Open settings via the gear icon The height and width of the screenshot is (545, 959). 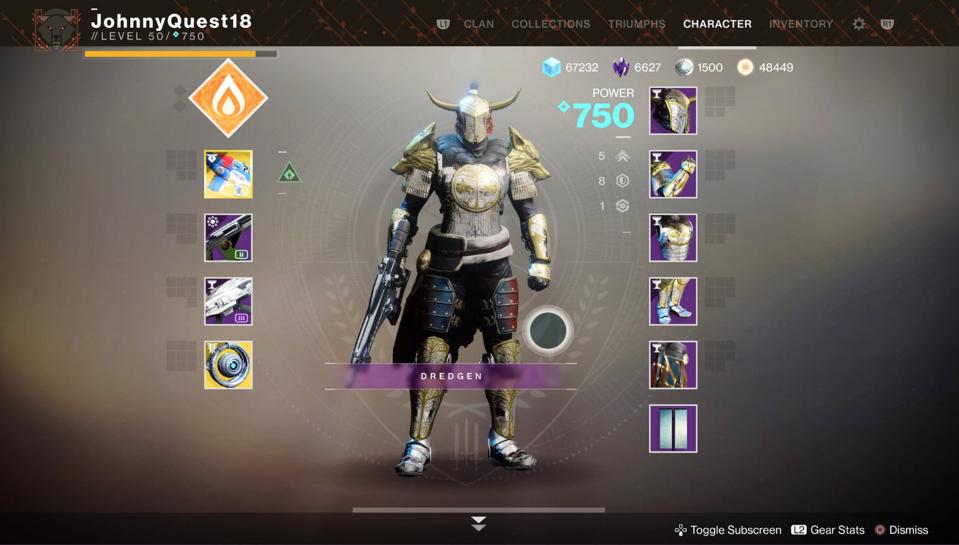(x=859, y=24)
